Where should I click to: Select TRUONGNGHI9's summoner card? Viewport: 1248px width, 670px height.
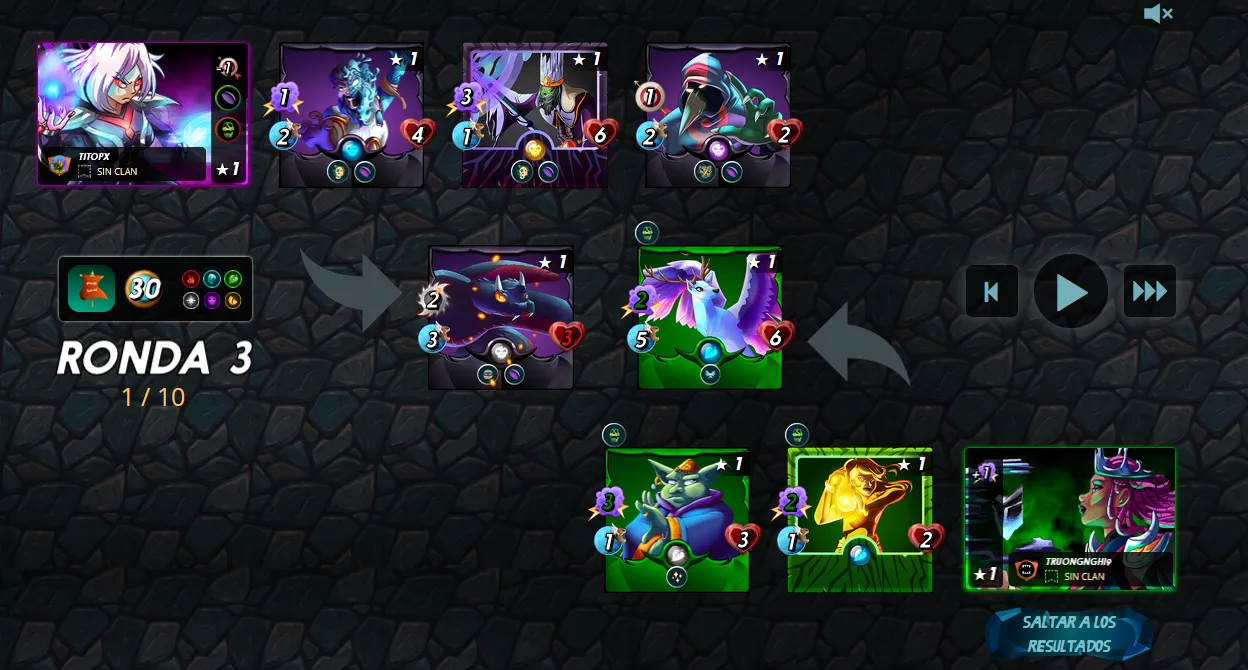1069,518
